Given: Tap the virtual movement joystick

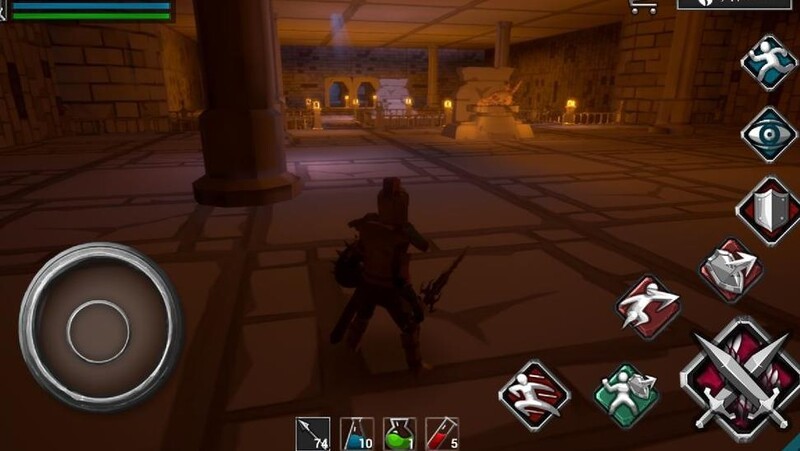Looking at the screenshot, I should [x=99, y=325].
